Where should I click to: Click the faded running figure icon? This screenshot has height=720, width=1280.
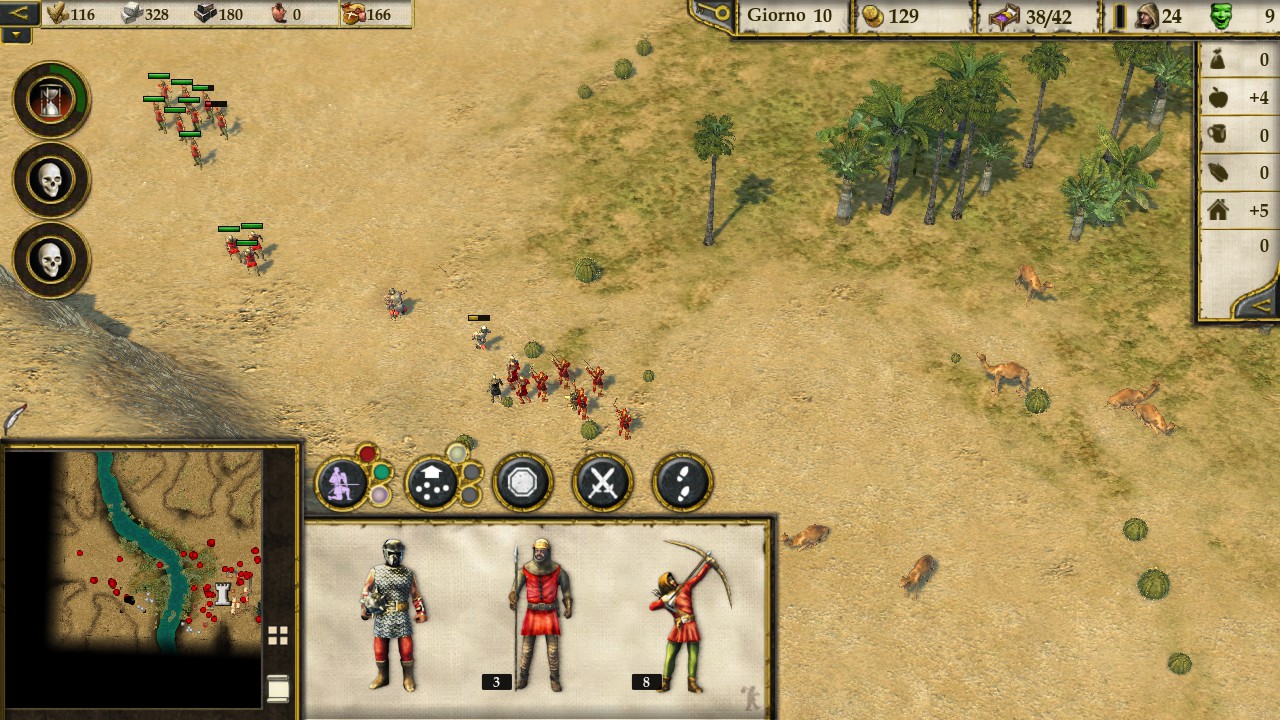[x=750, y=697]
